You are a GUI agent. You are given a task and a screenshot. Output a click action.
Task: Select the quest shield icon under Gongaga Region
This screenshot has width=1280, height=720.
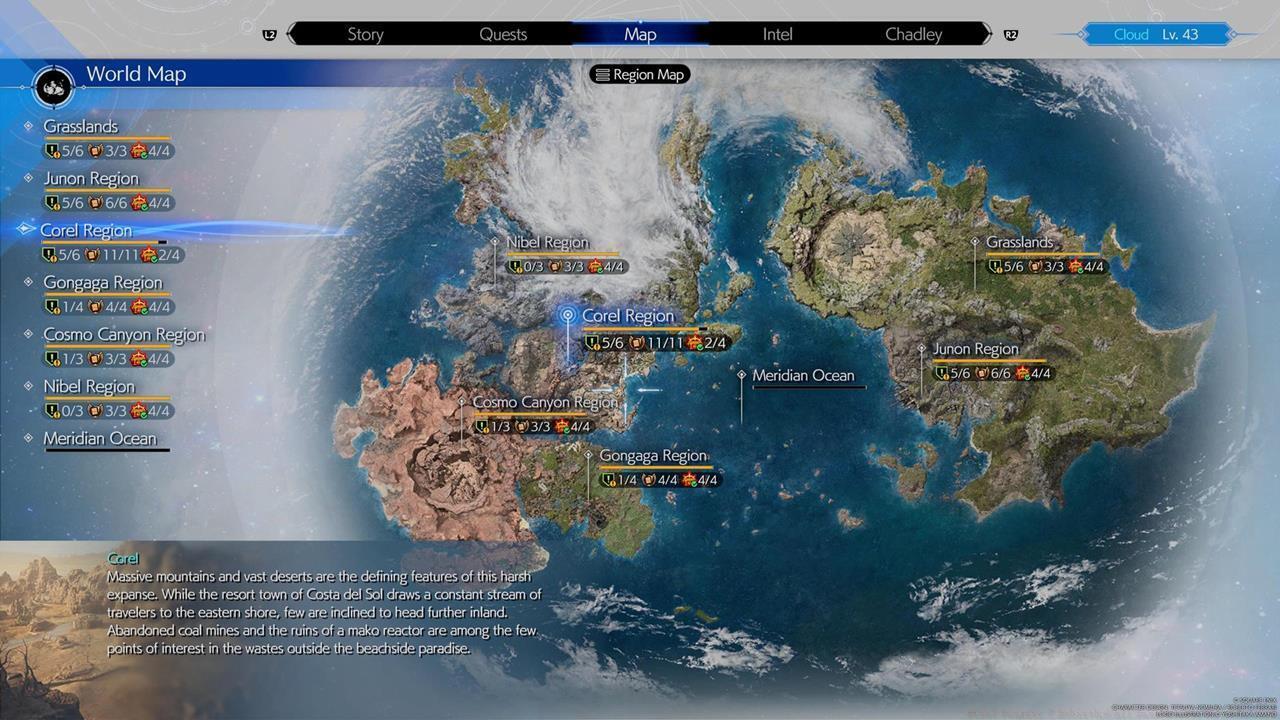coord(610,479)
